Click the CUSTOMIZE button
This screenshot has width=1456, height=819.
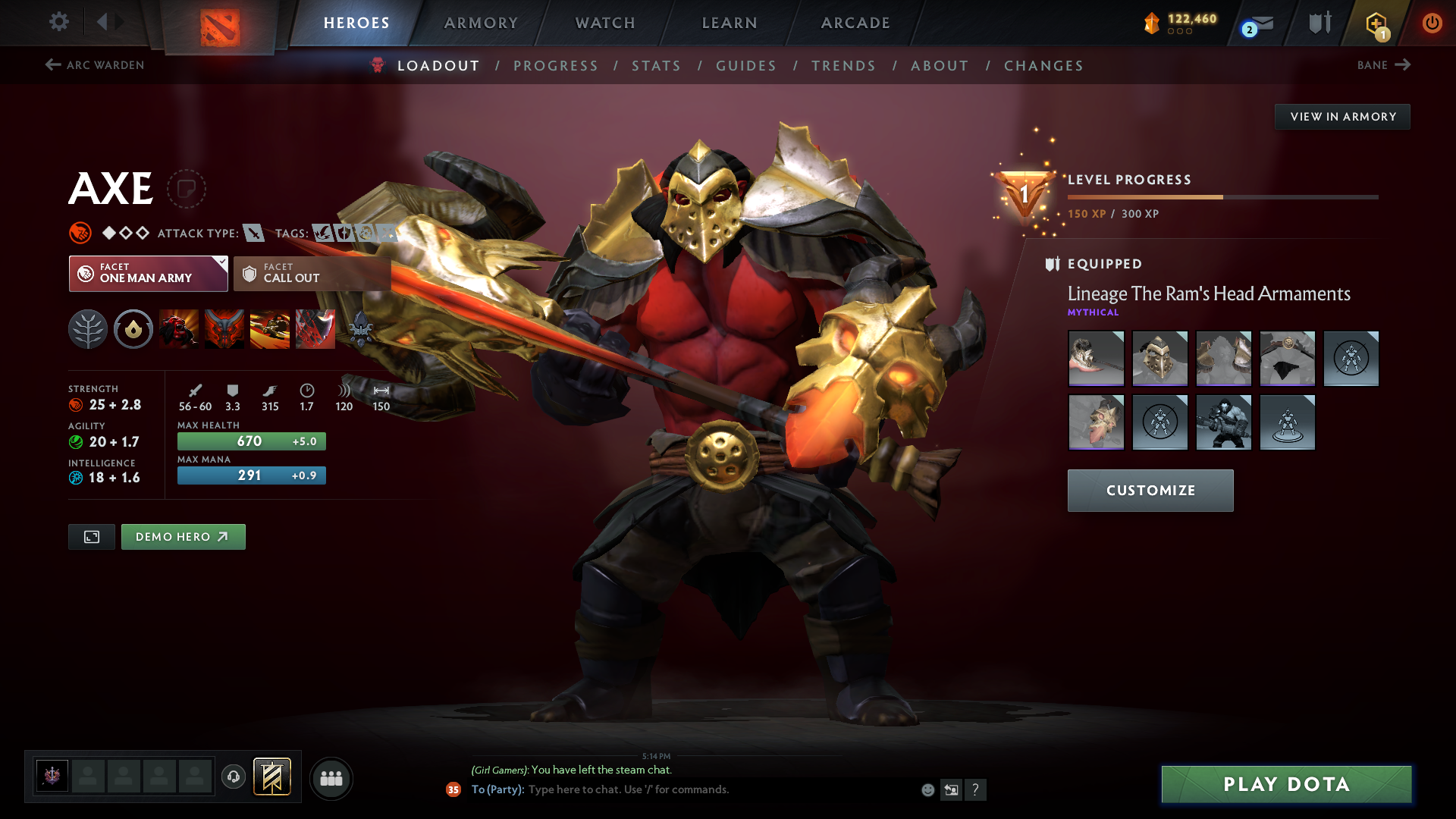pyautogui.click(x=1150, y=490)
